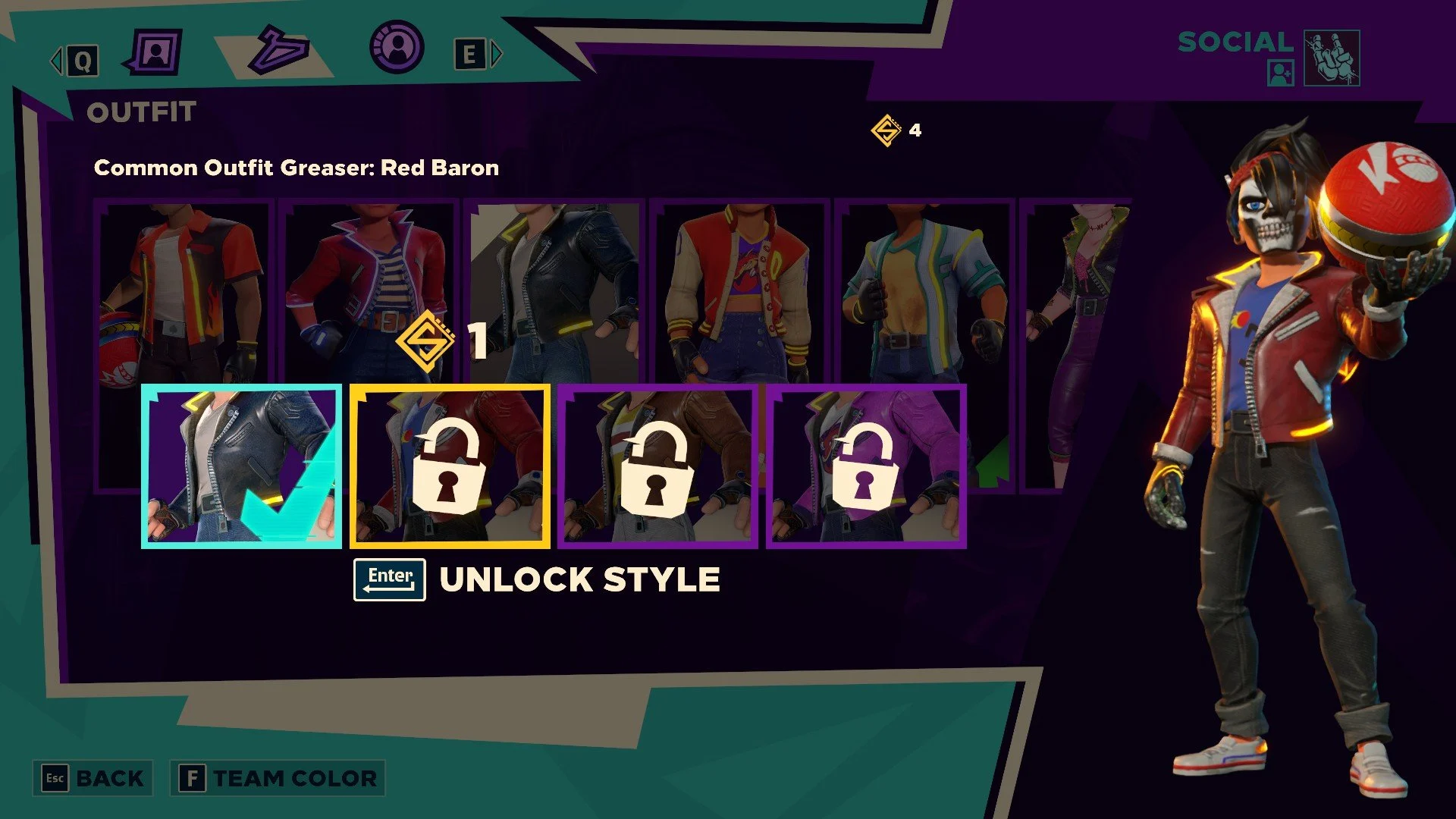Select the red varsity jacket outfit thumbnail
This screenshot has width=1456, height=819.
point(738,288)
